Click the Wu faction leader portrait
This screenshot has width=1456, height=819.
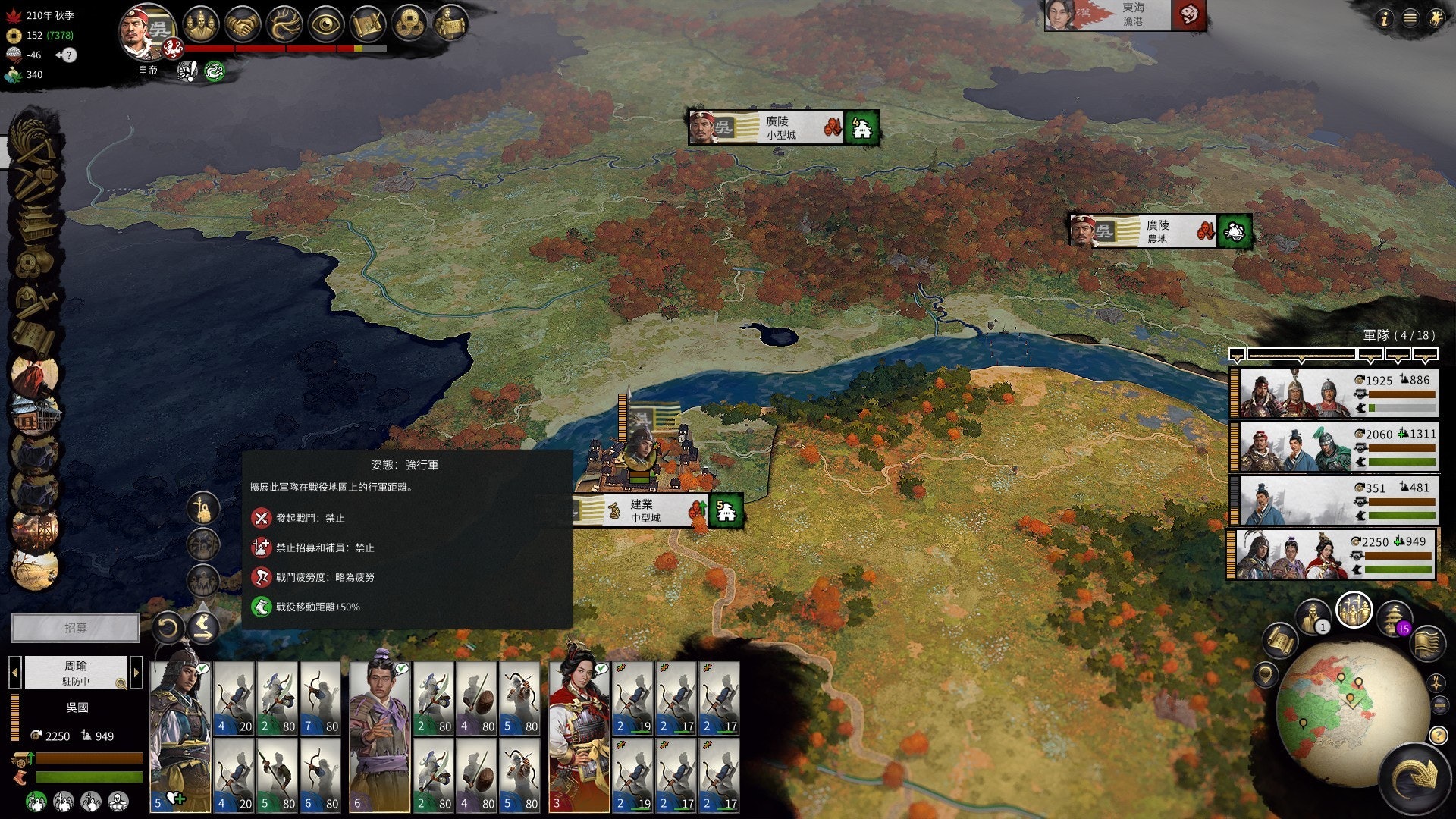146,33
